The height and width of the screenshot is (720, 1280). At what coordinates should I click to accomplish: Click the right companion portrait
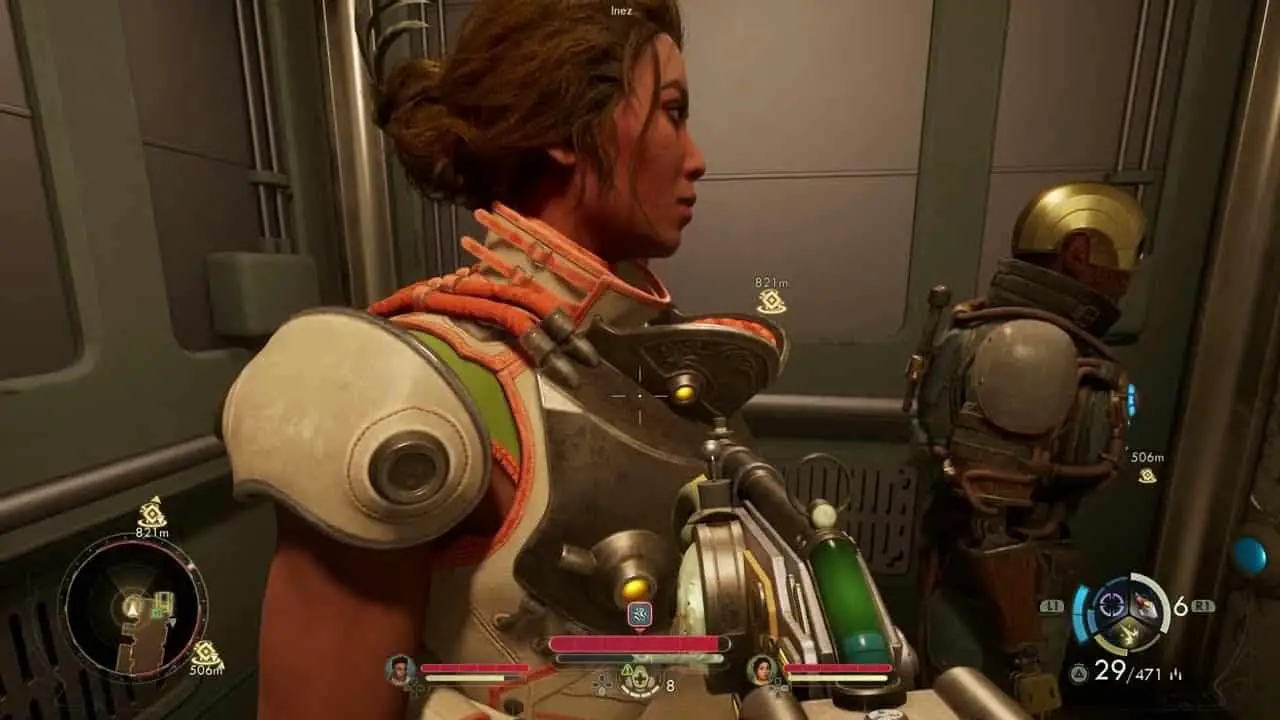762,669
